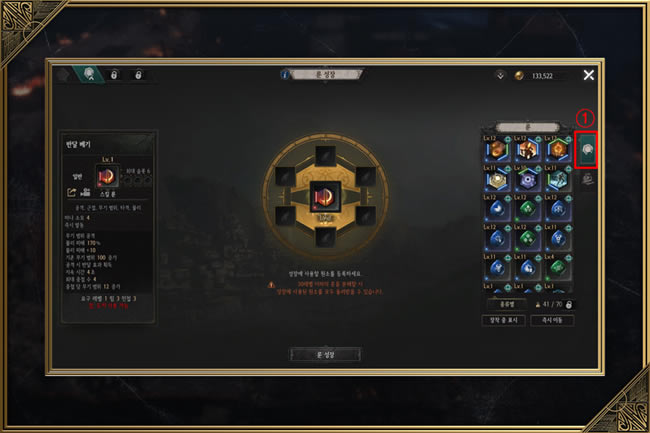
Task: Close the rune growth window
Action: click(x=588, y=75)
